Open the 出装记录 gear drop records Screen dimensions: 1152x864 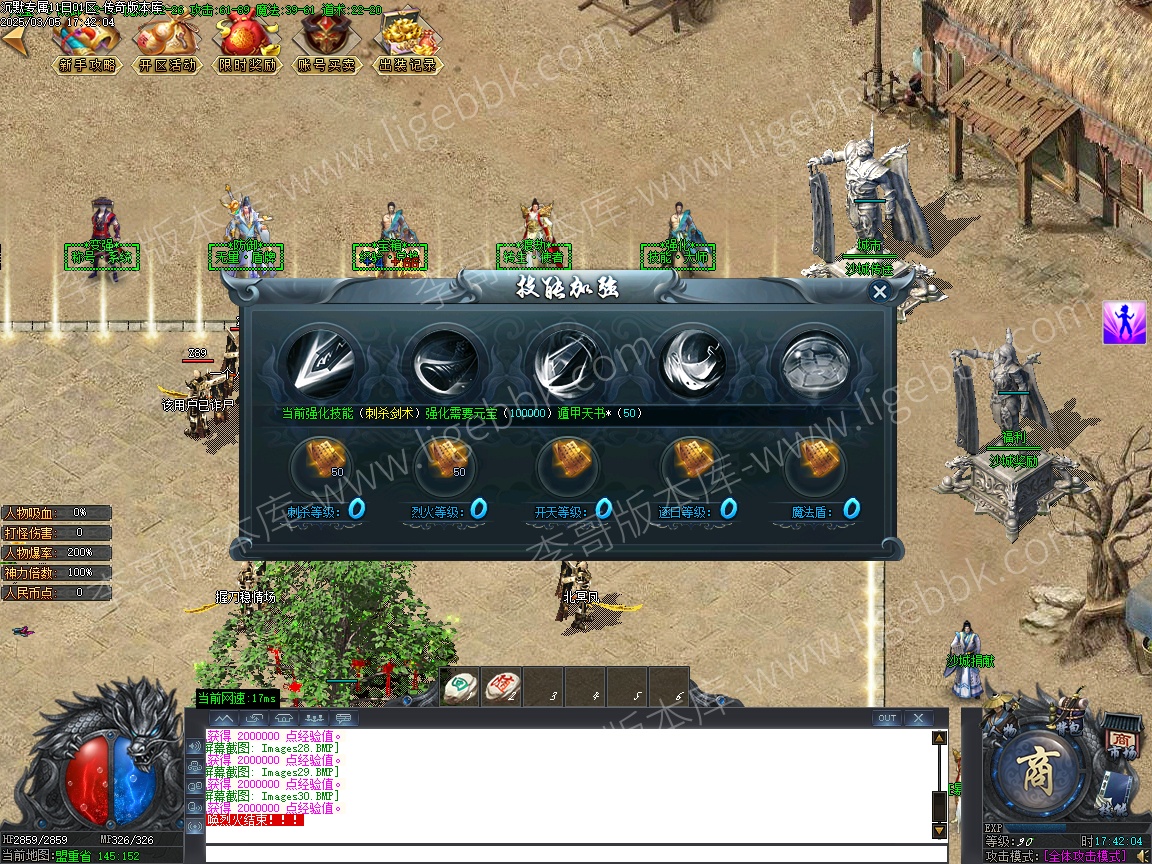click(x=407, y=43)
